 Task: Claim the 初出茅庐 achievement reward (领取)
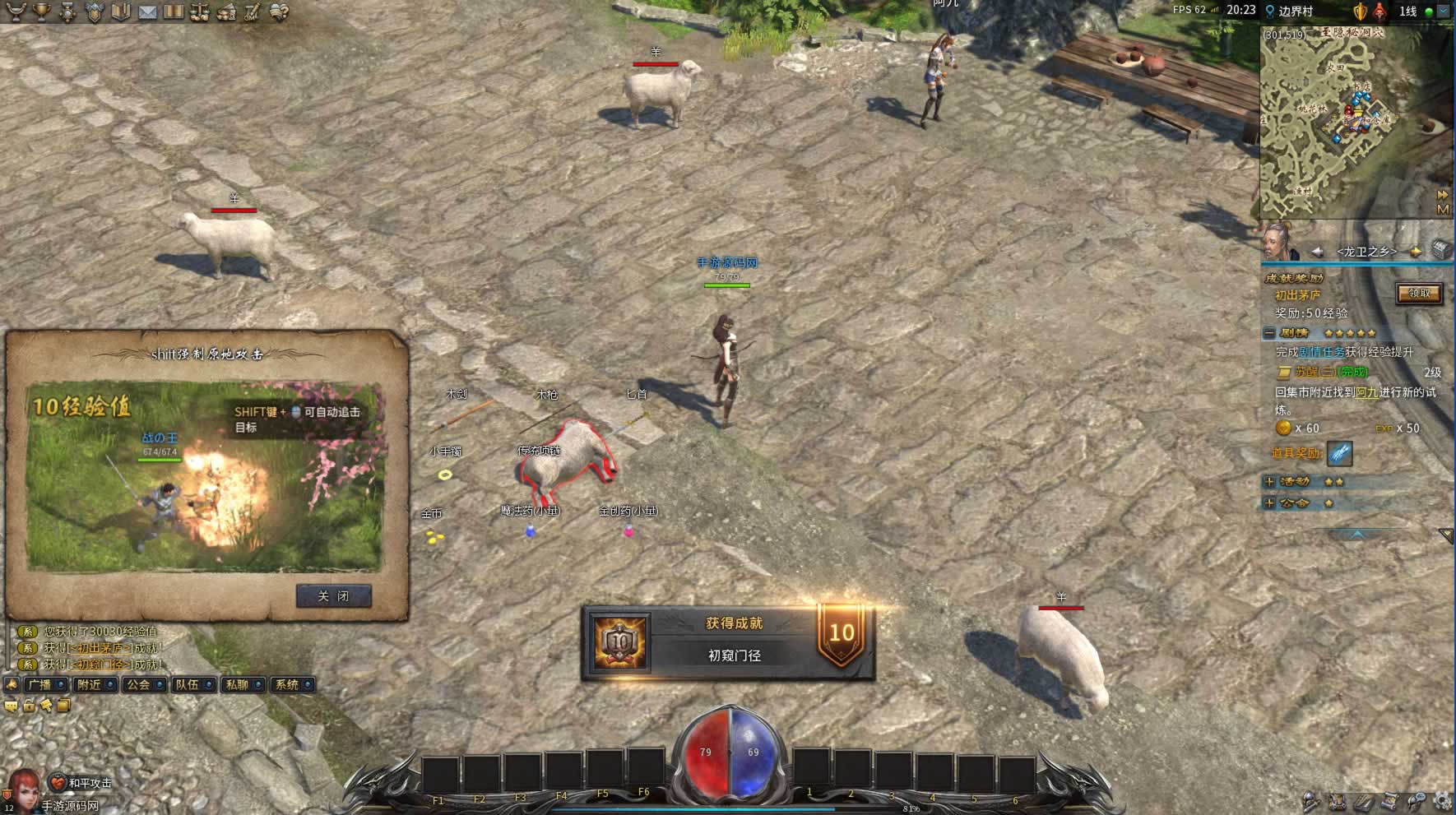(1419, 294)
